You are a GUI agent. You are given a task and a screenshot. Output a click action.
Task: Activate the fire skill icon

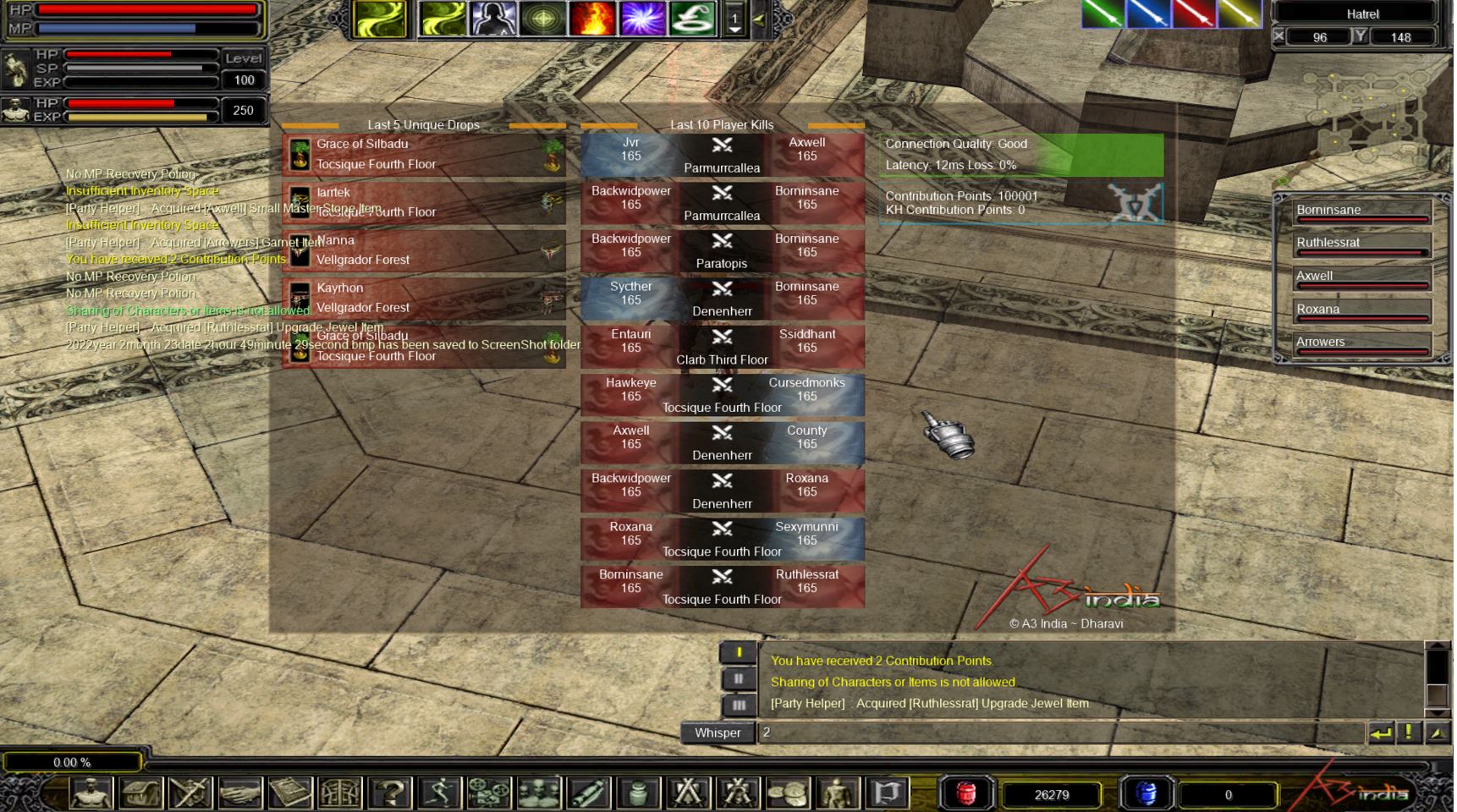click(591, 19)
